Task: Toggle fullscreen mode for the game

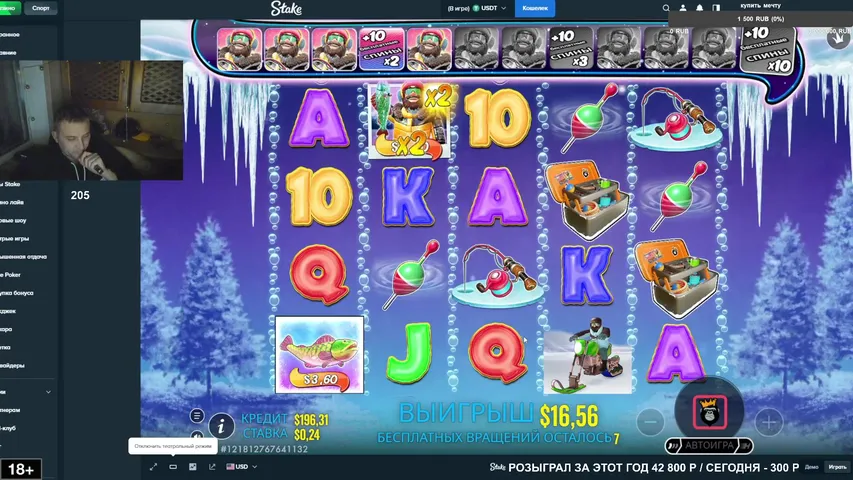Action: (x=153, y=466)
